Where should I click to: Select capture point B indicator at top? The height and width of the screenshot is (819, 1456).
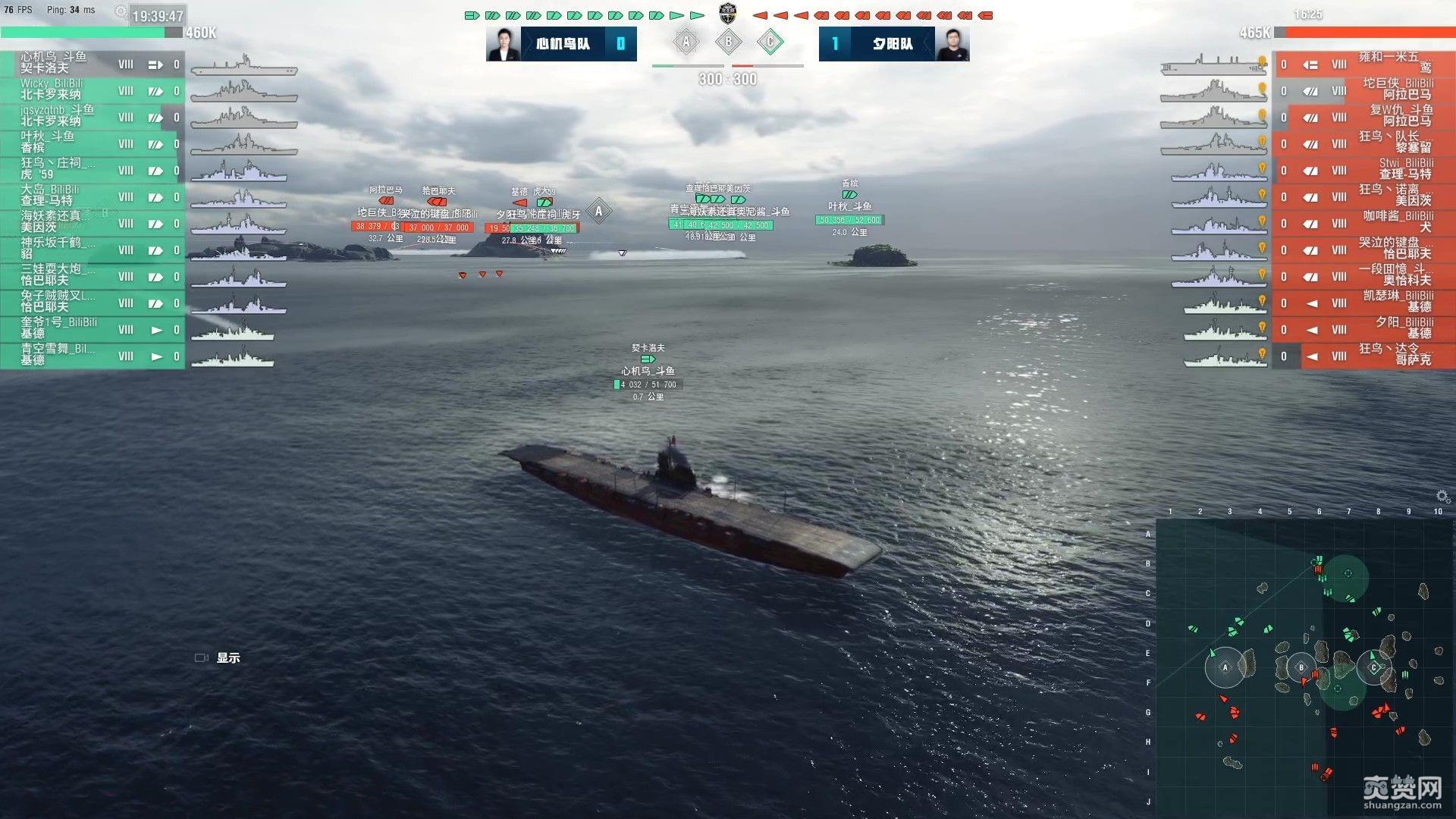[728, 42]
